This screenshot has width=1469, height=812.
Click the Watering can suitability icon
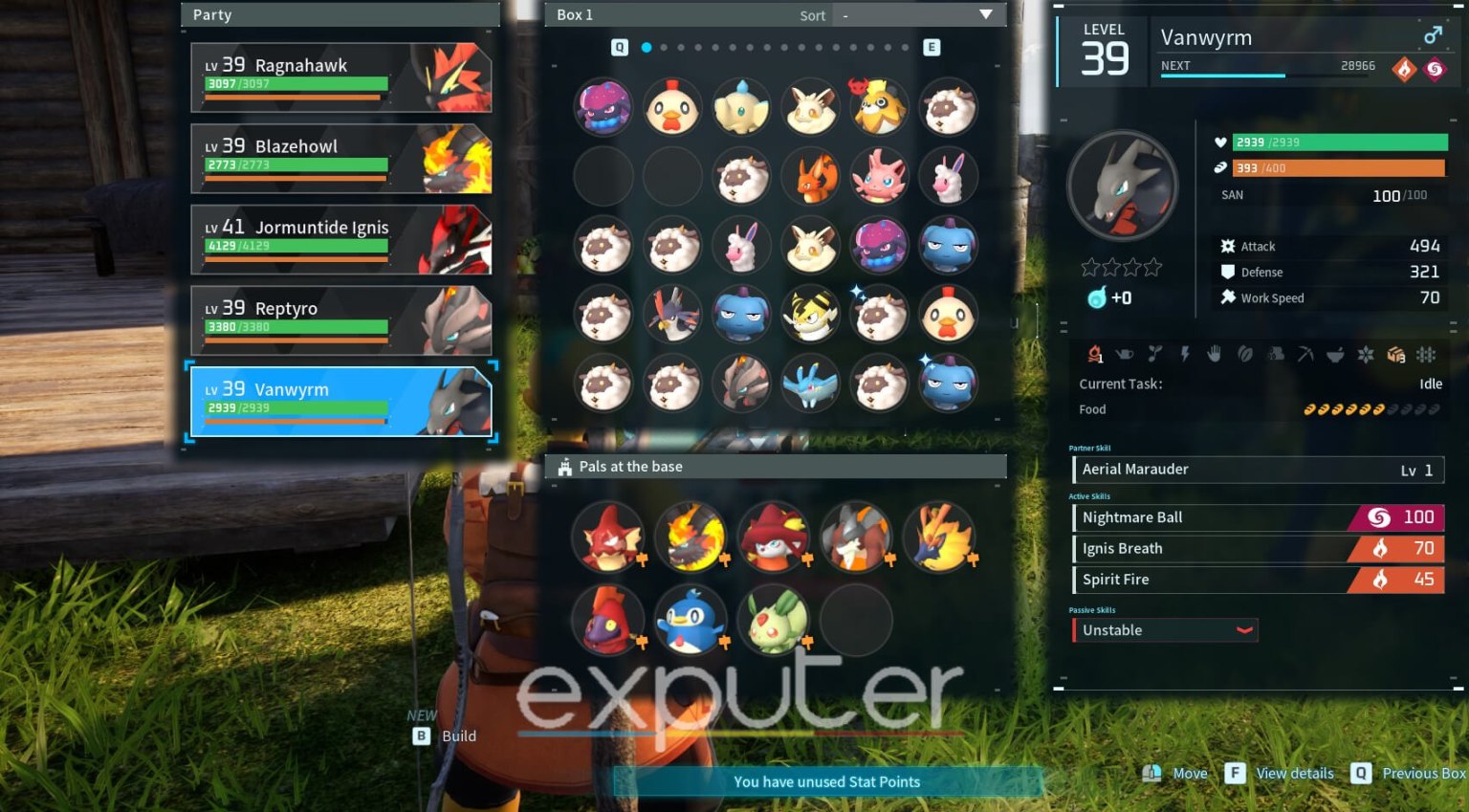(x=1125, y=355)
